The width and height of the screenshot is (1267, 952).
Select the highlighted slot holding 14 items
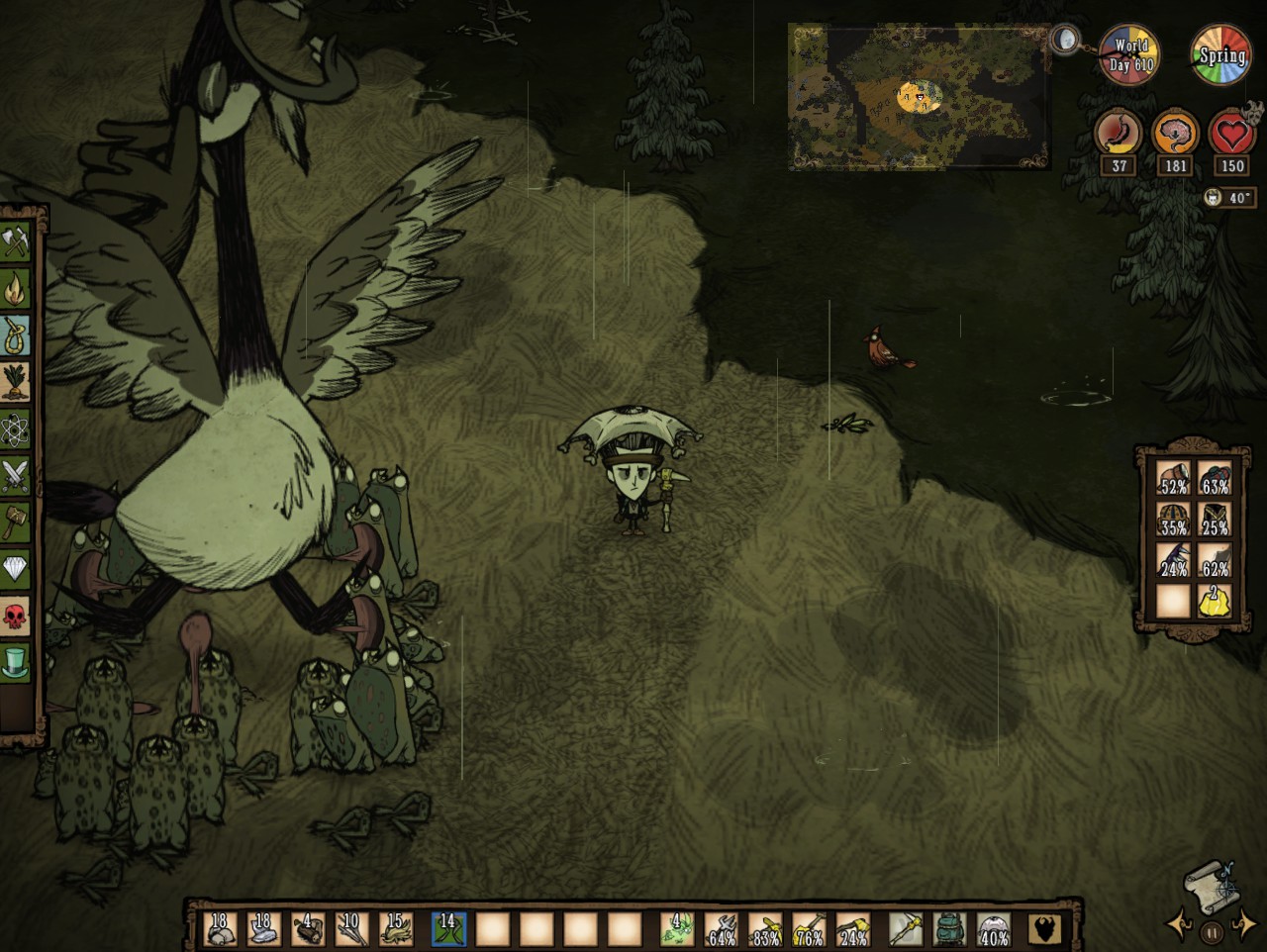(448, 929)
